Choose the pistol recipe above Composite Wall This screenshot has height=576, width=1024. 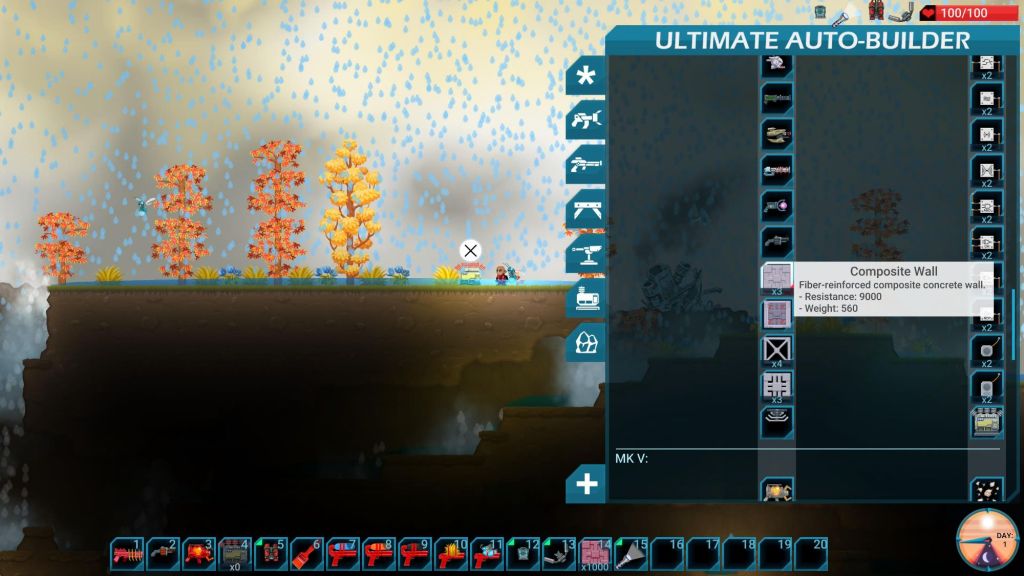click(777, 241)
